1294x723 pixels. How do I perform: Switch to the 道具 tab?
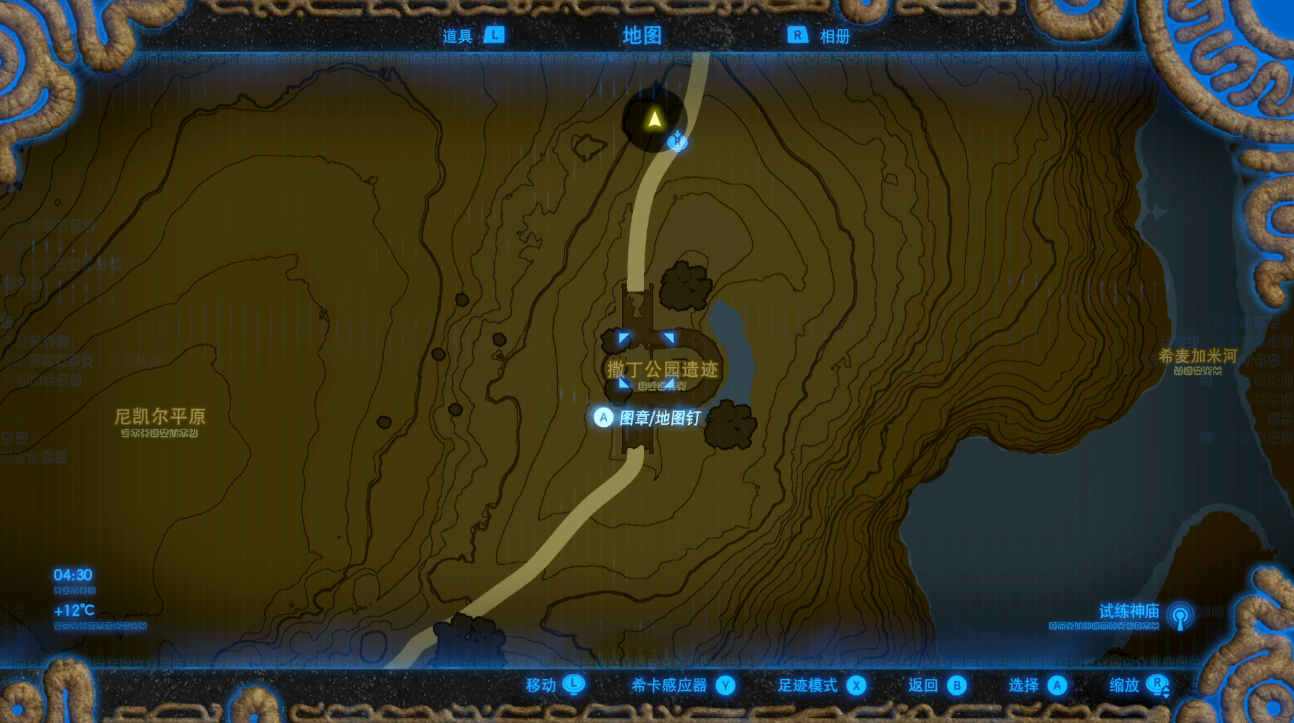point(472,36)
